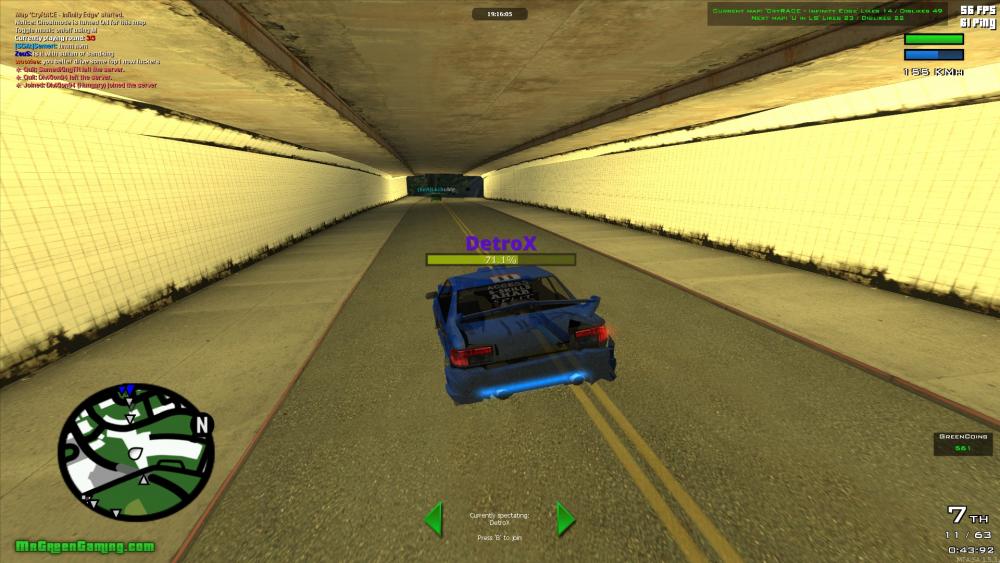Select the GreenCoins panel

[x=963, y=443]
